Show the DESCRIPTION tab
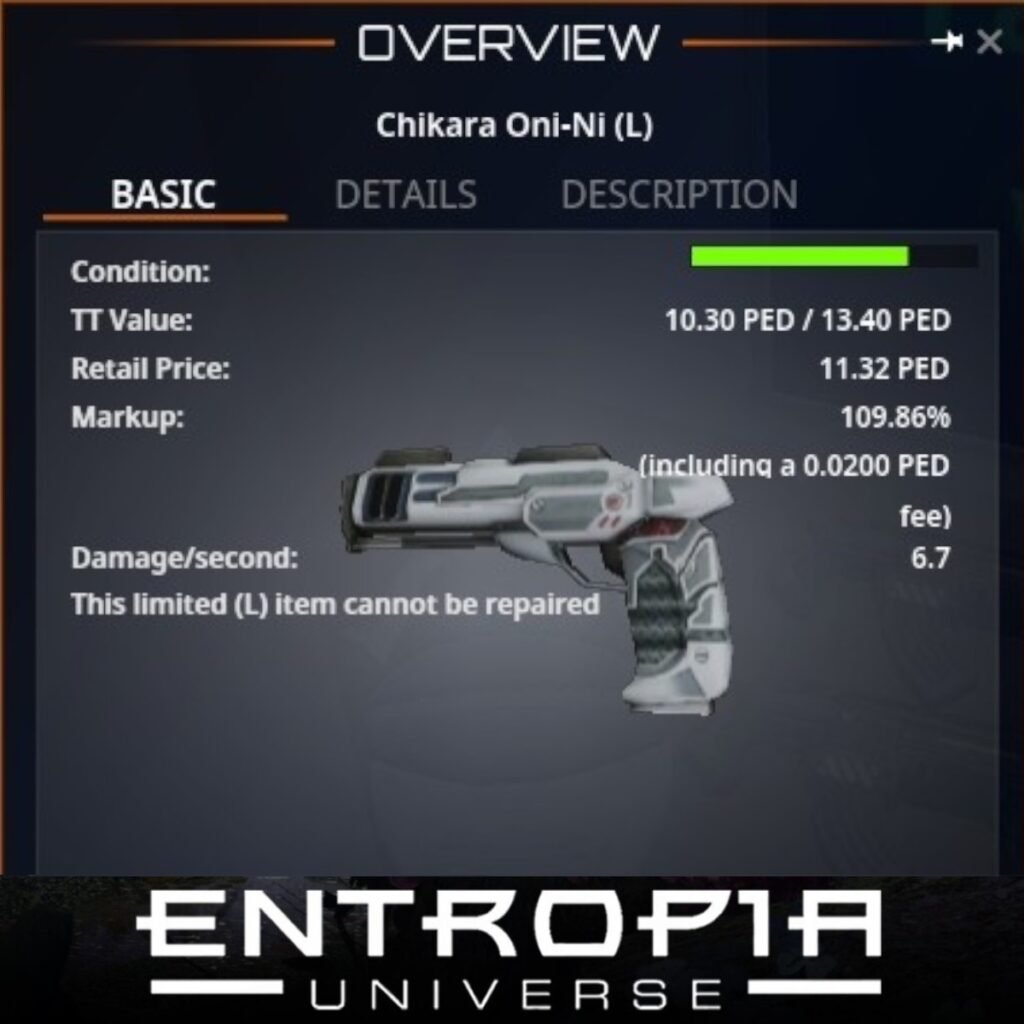Screen dimensions: 1024x1024 [x=679, y=194]
